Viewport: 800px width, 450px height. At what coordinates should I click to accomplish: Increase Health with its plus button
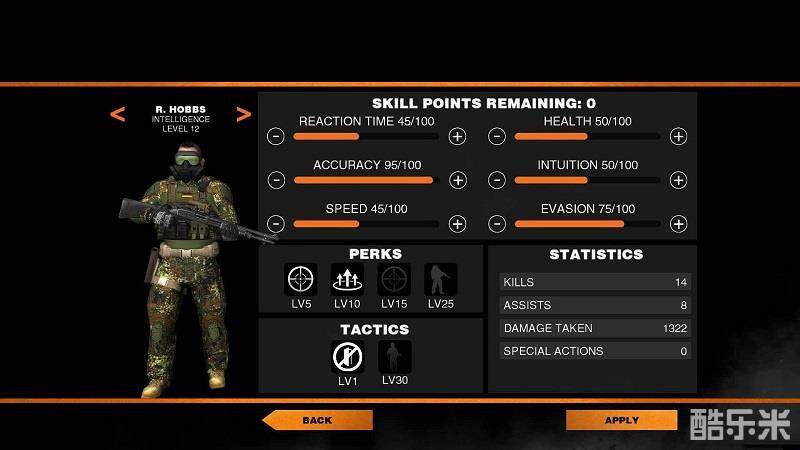coord(678,136)
